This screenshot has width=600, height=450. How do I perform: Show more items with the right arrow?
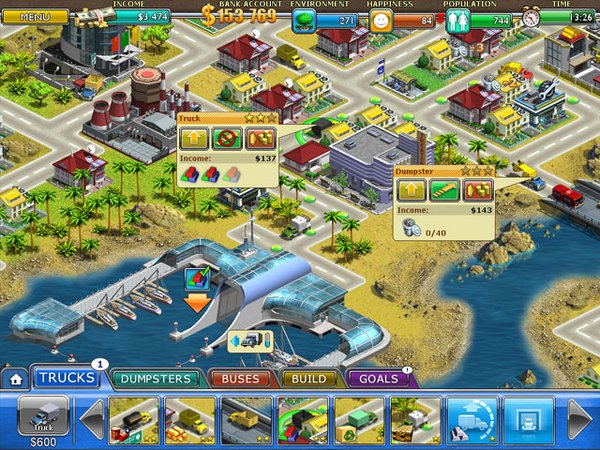click(580, 418)
